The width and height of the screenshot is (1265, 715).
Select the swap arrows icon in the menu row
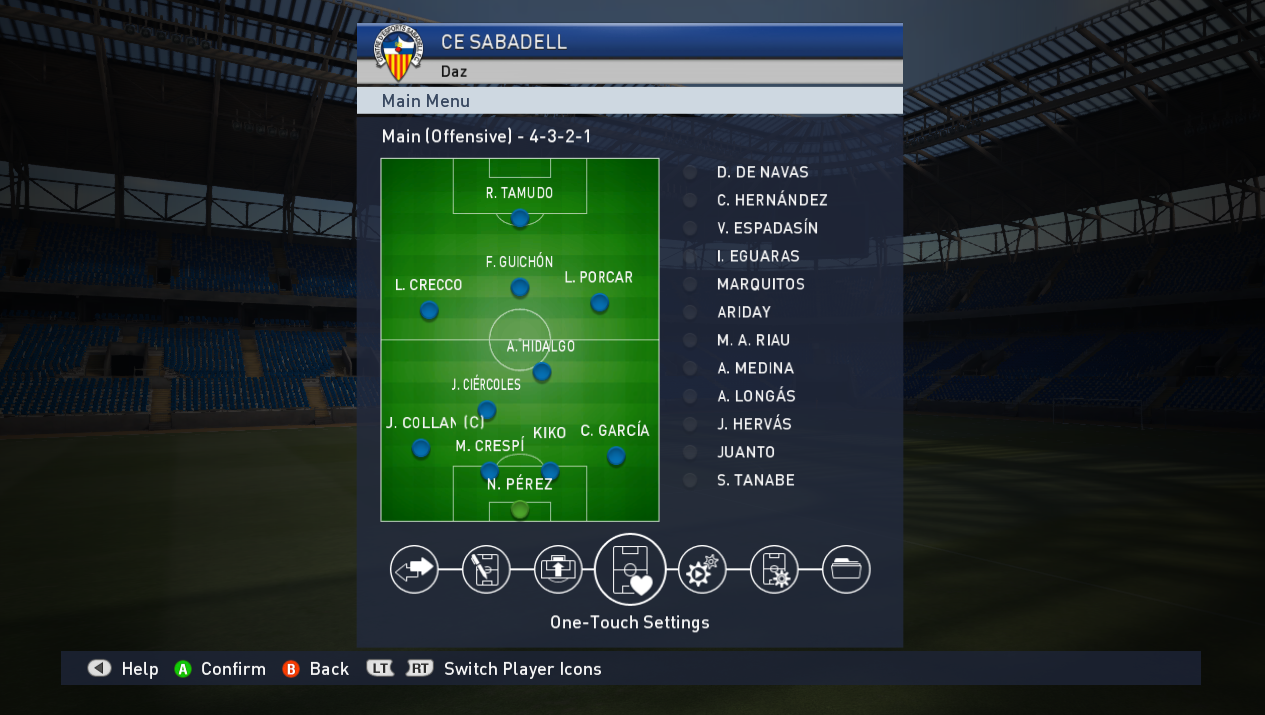pyautogui.click(x=414, y=569)
